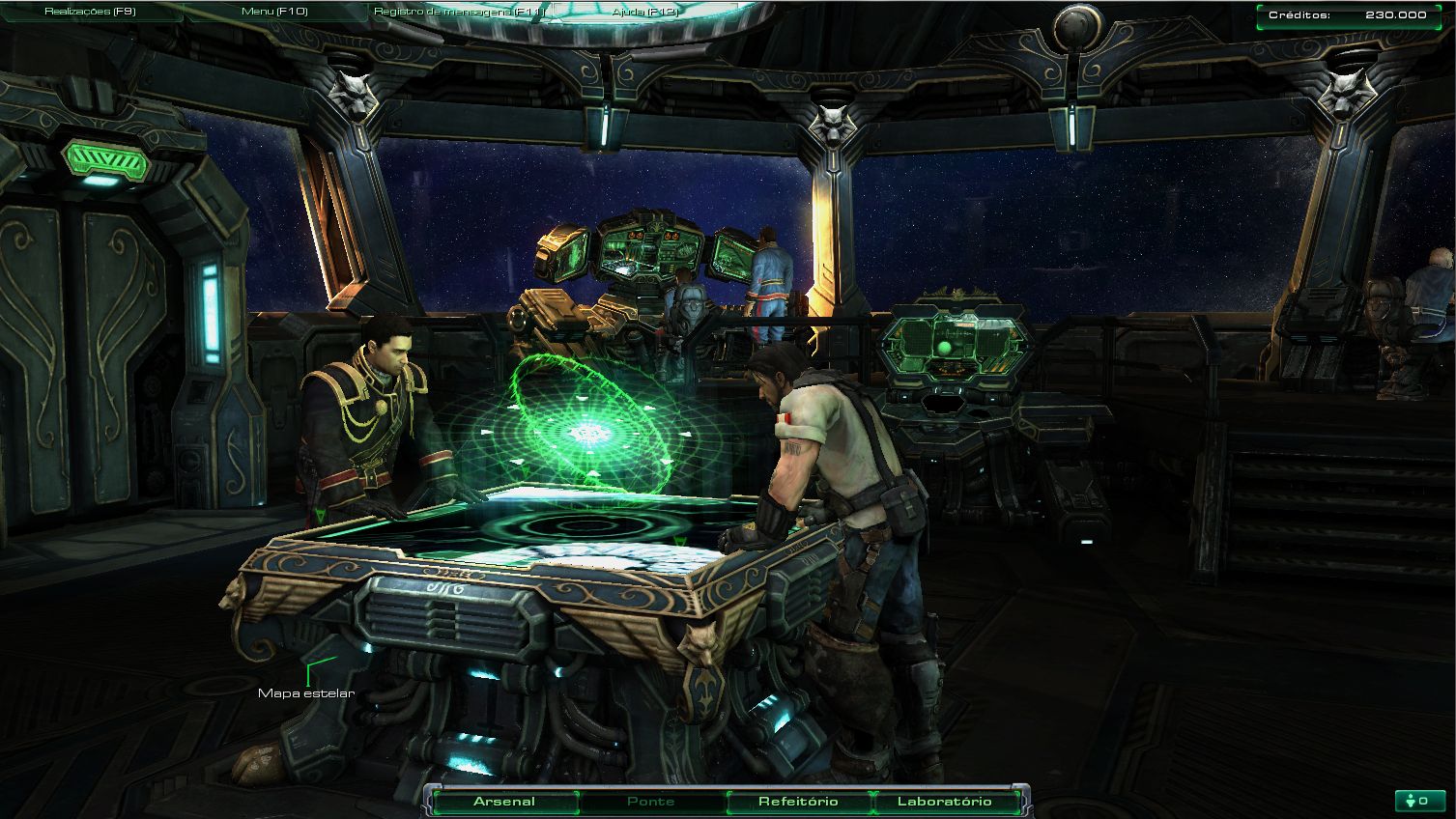Select the Mapa estelar label
1456x819 pixels.
pos(306,692)
